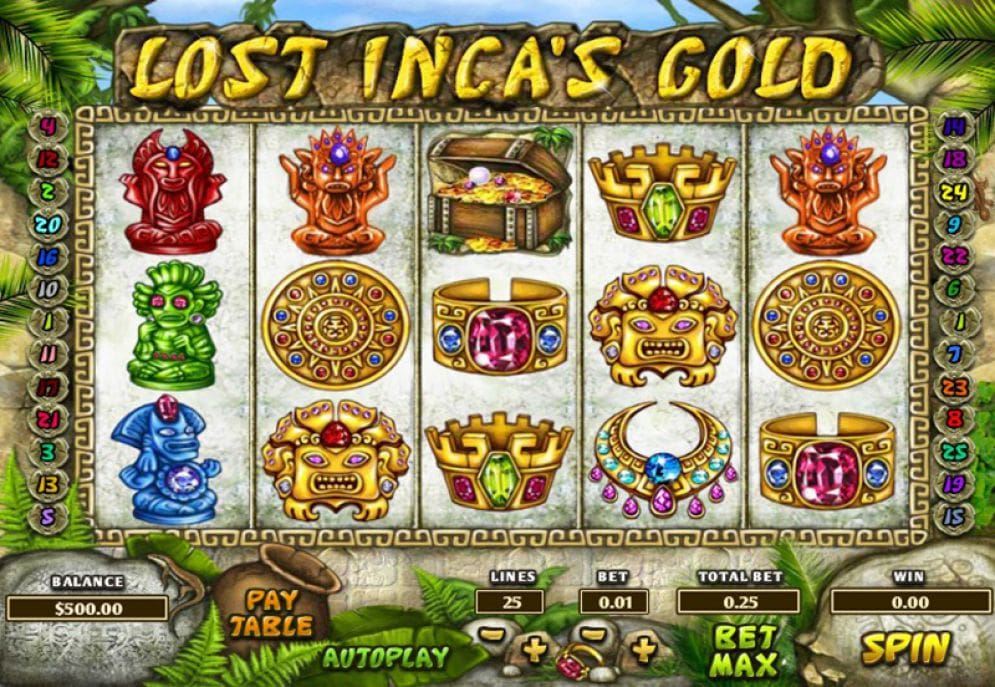
Task: Select payline number 4 marker
Action: pyautogui.click(x=48, y=129)
